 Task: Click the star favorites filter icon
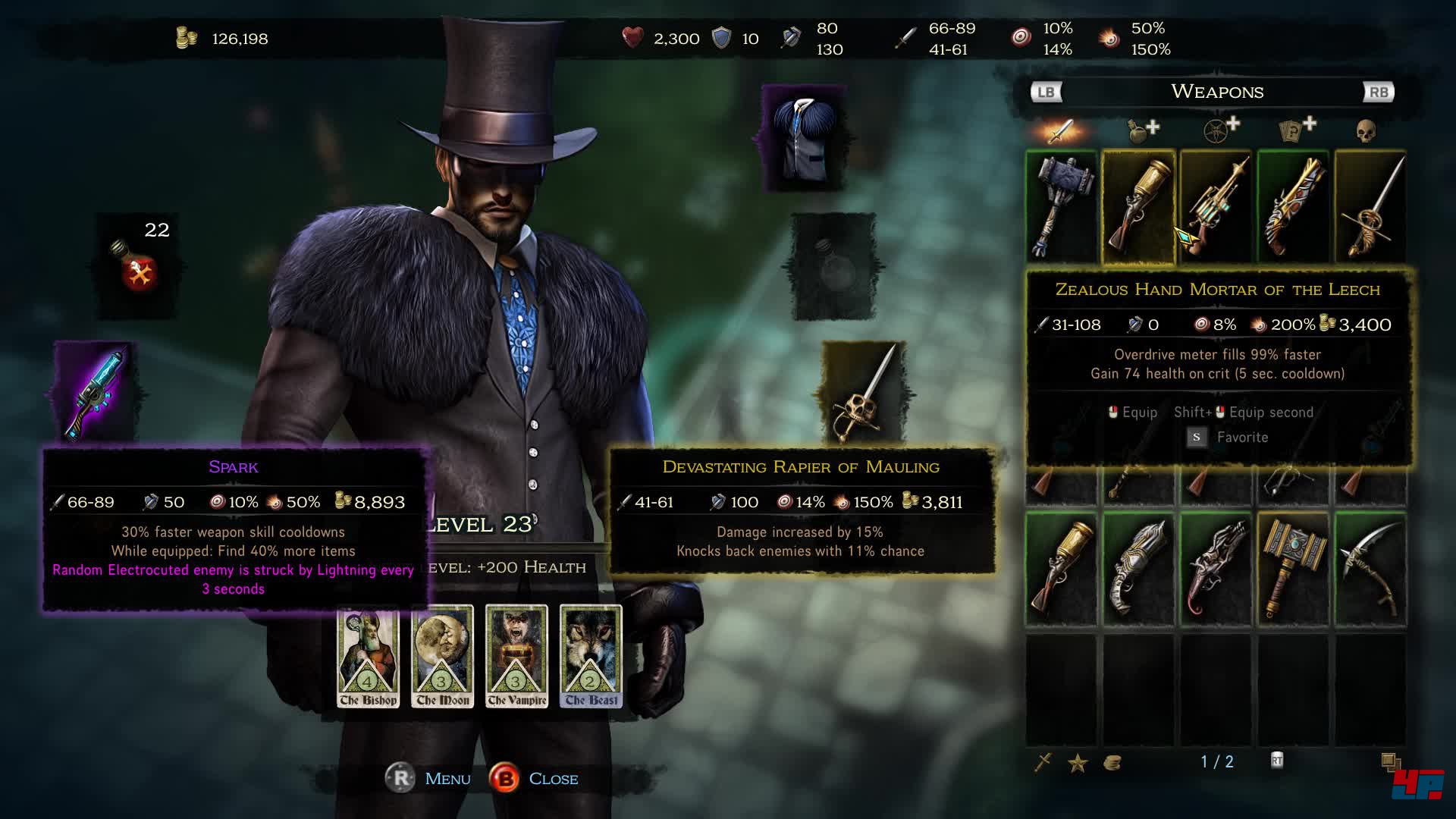pyautogui.click(x=1078, y=762)
